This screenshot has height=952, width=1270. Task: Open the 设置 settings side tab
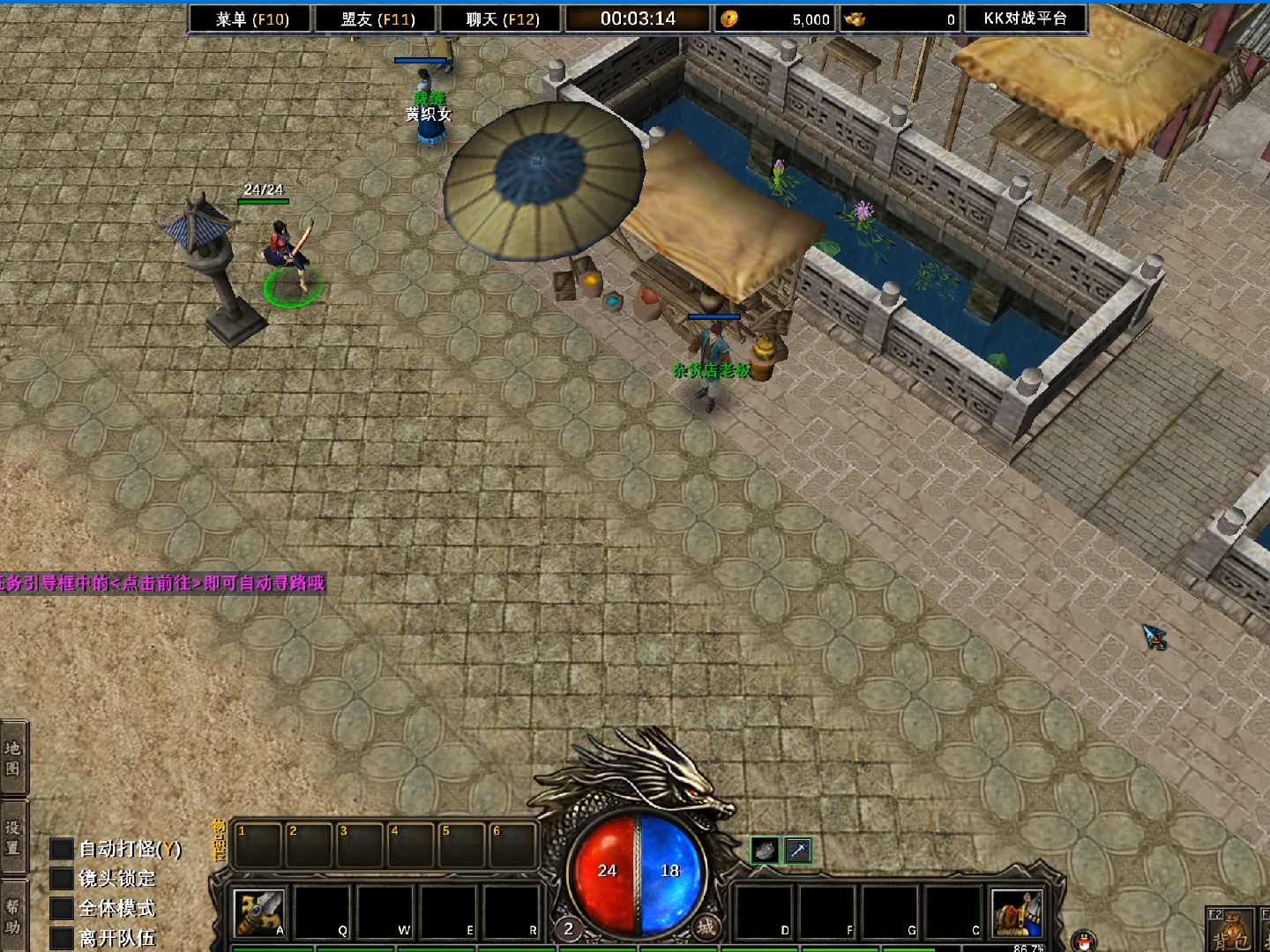tap(13, 837)
